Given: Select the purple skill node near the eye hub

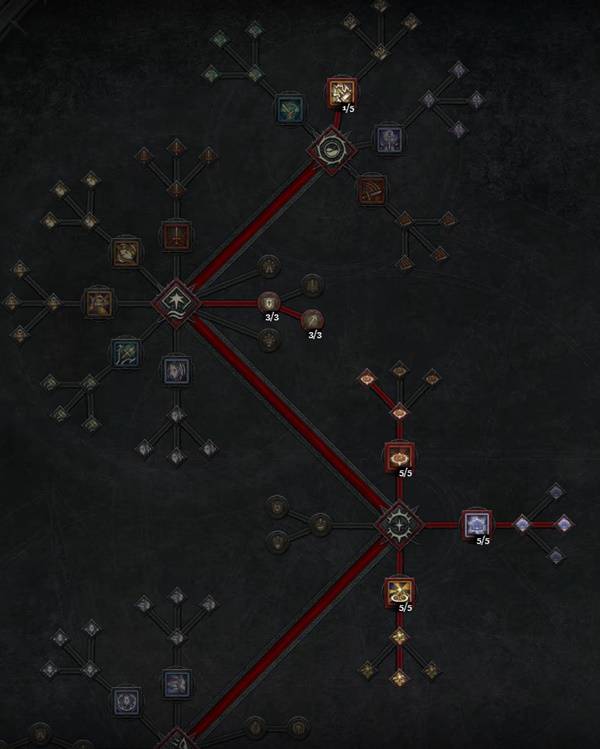Looking at the screenshot, I should click(388, 138).
